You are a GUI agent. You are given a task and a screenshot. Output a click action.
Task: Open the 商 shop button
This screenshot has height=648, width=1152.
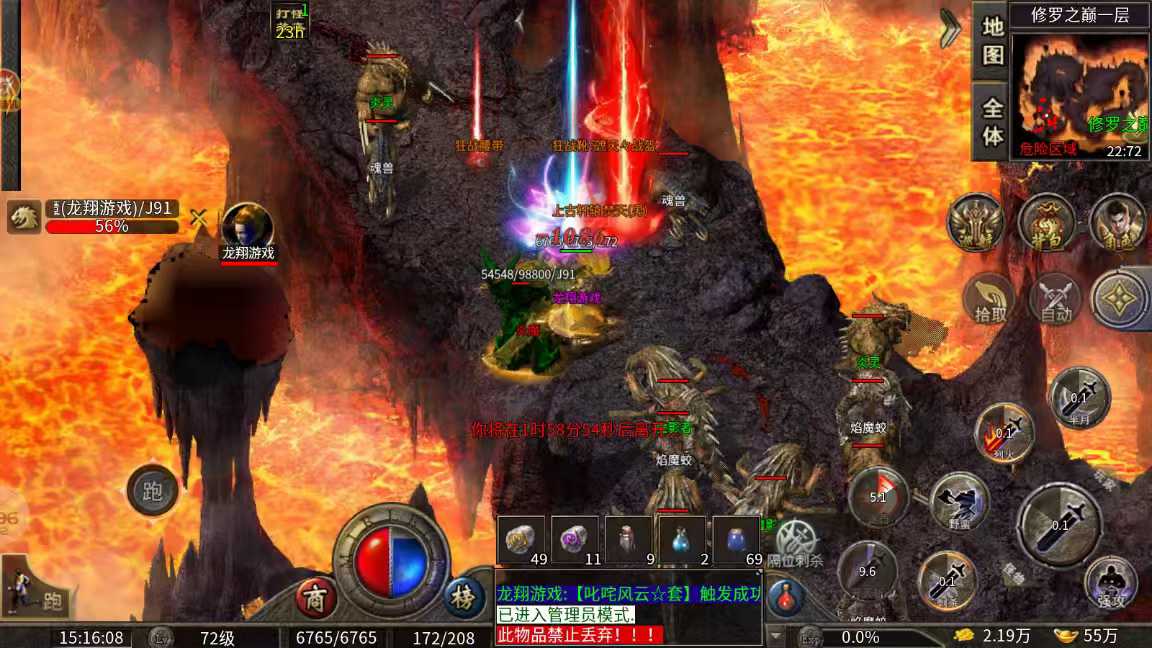click(x=316, y=598)
